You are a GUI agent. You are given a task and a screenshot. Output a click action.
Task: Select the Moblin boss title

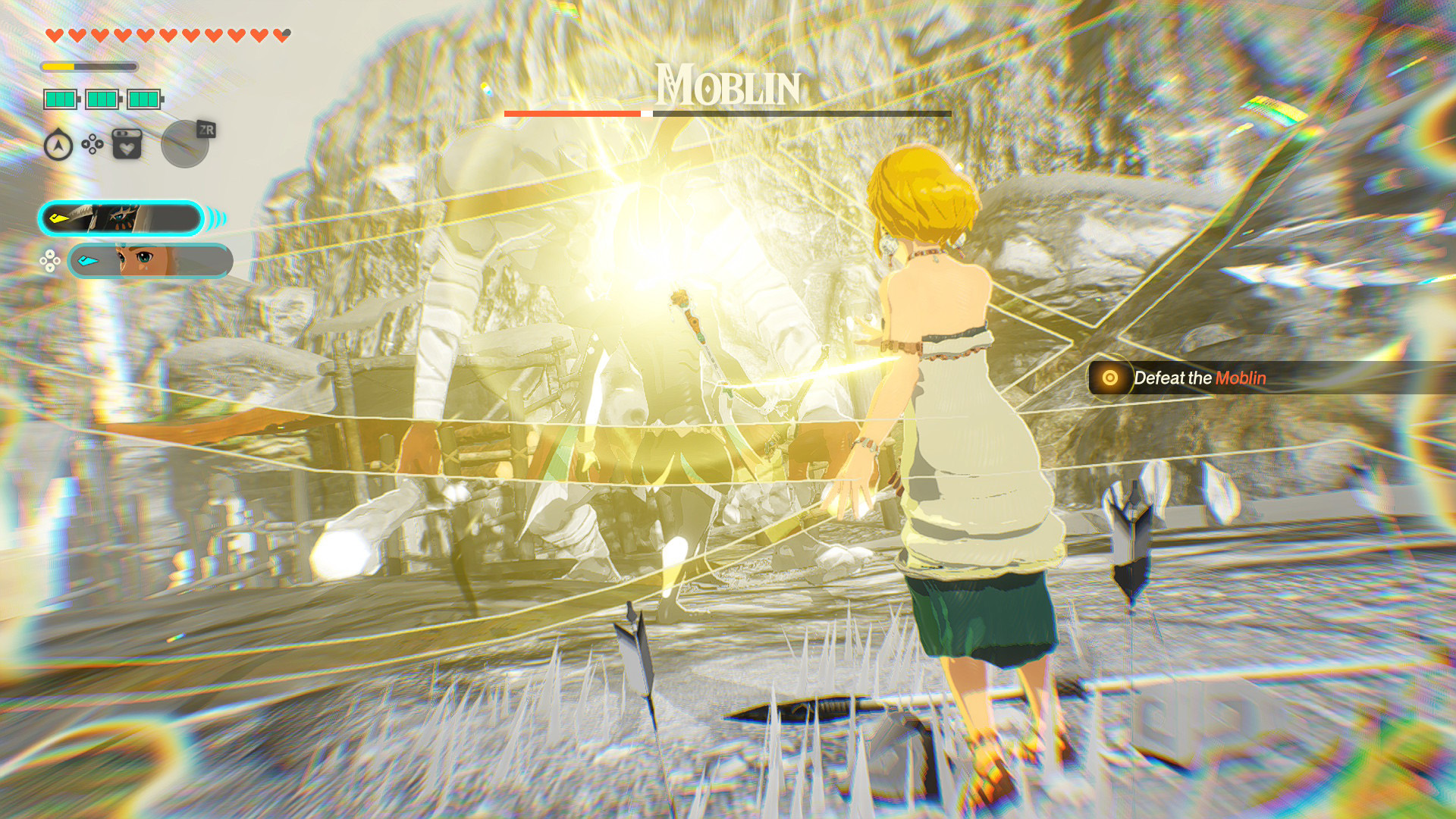click(726, 89)
